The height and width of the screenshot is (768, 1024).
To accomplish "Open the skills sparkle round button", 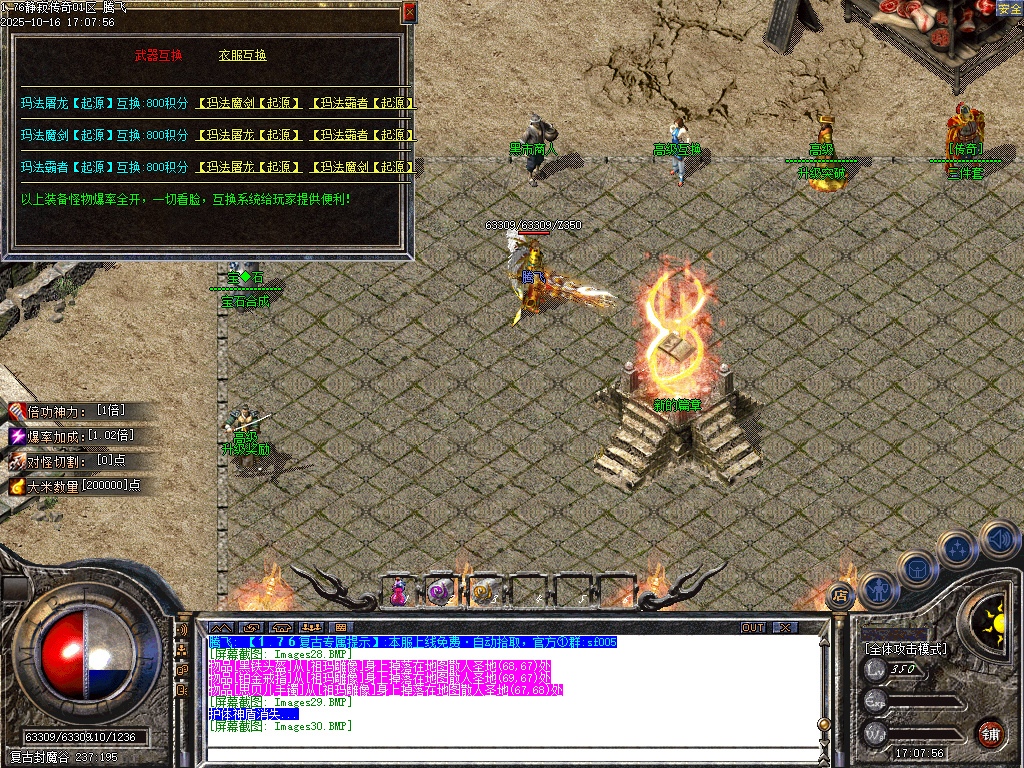I will pyautogui.click(x=958, y=548).
